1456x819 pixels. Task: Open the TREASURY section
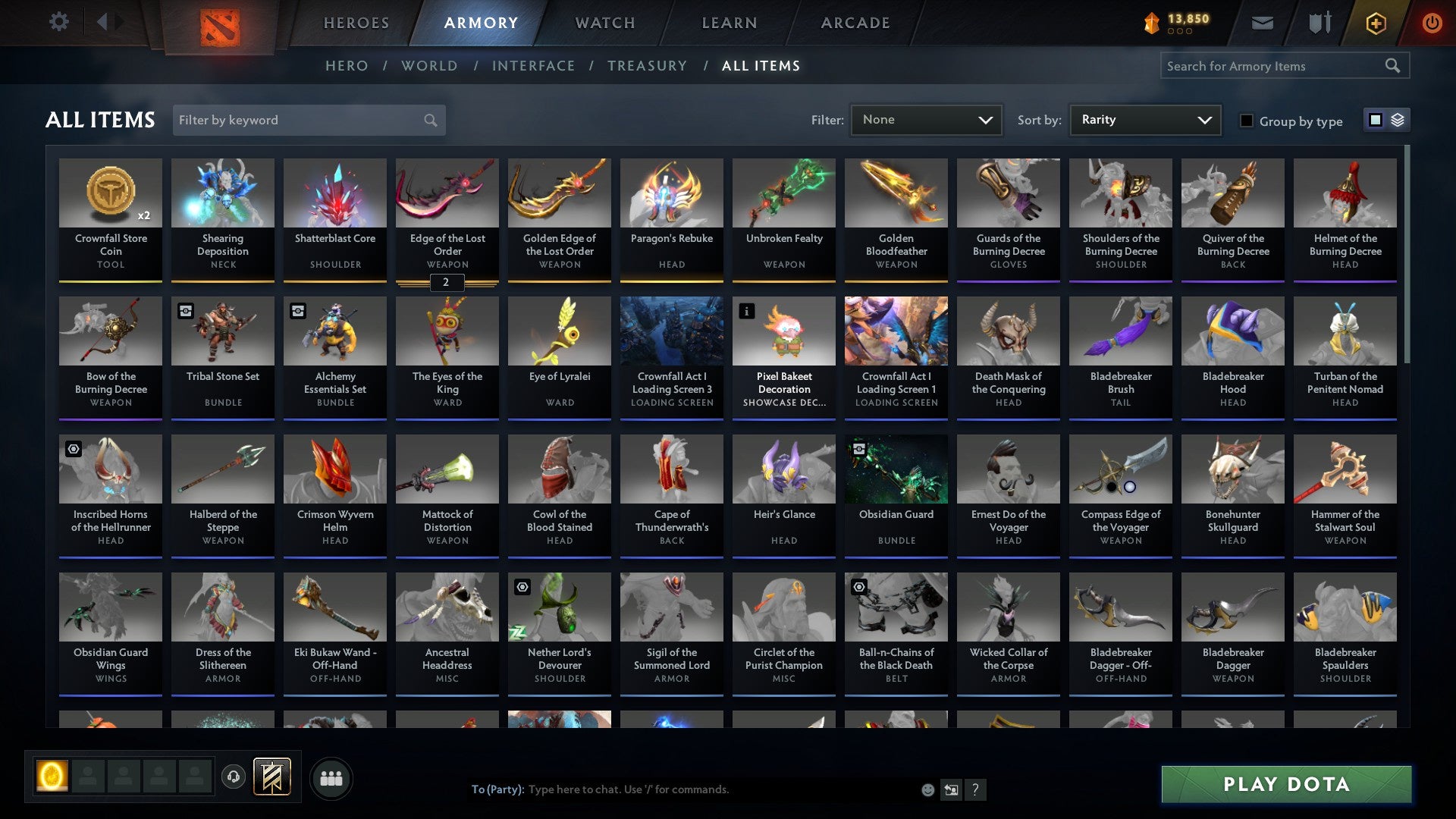pyautogui.click(x=648, y=66)
